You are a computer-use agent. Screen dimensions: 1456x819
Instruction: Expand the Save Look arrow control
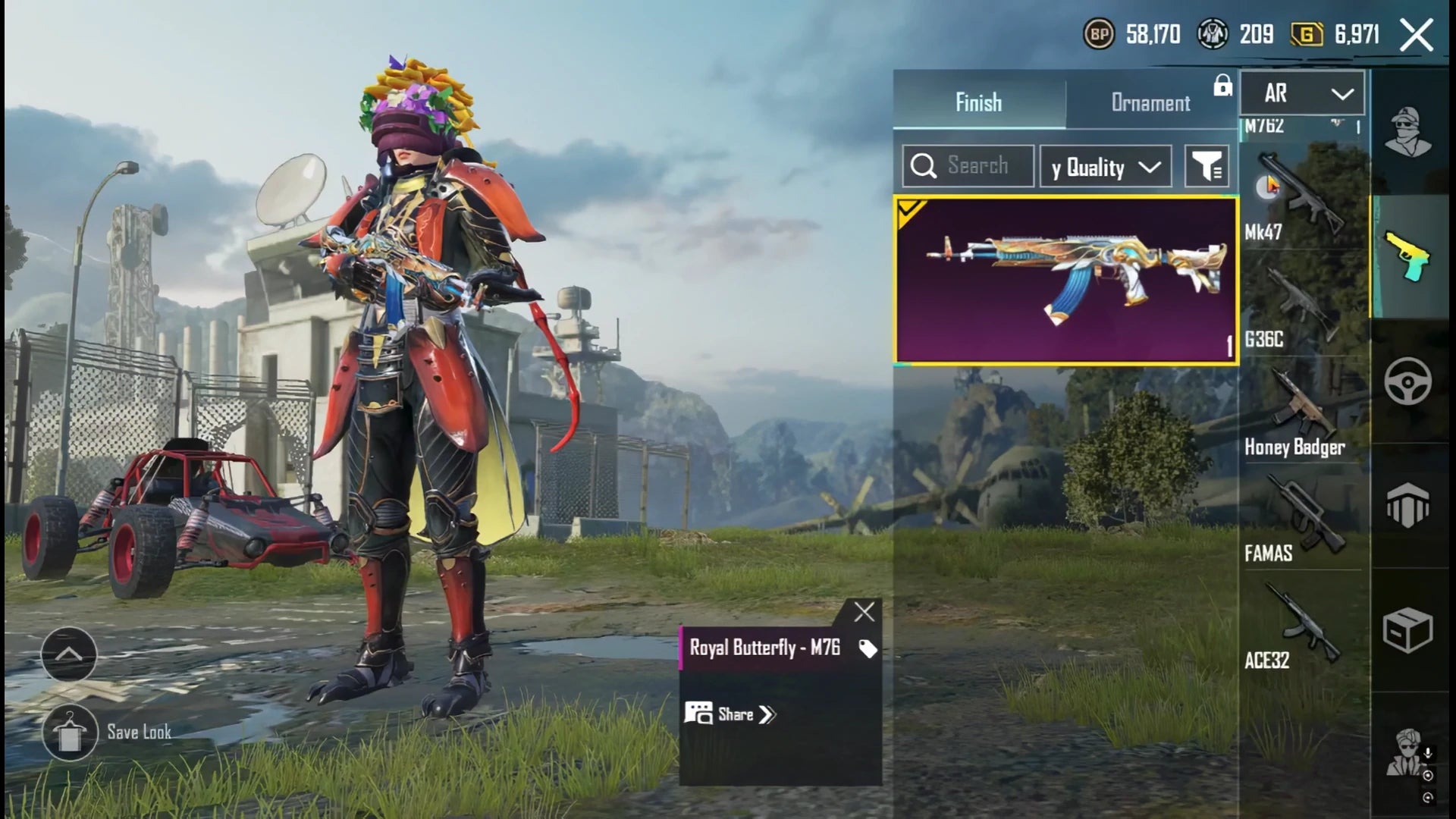click(x=68, y=652)
